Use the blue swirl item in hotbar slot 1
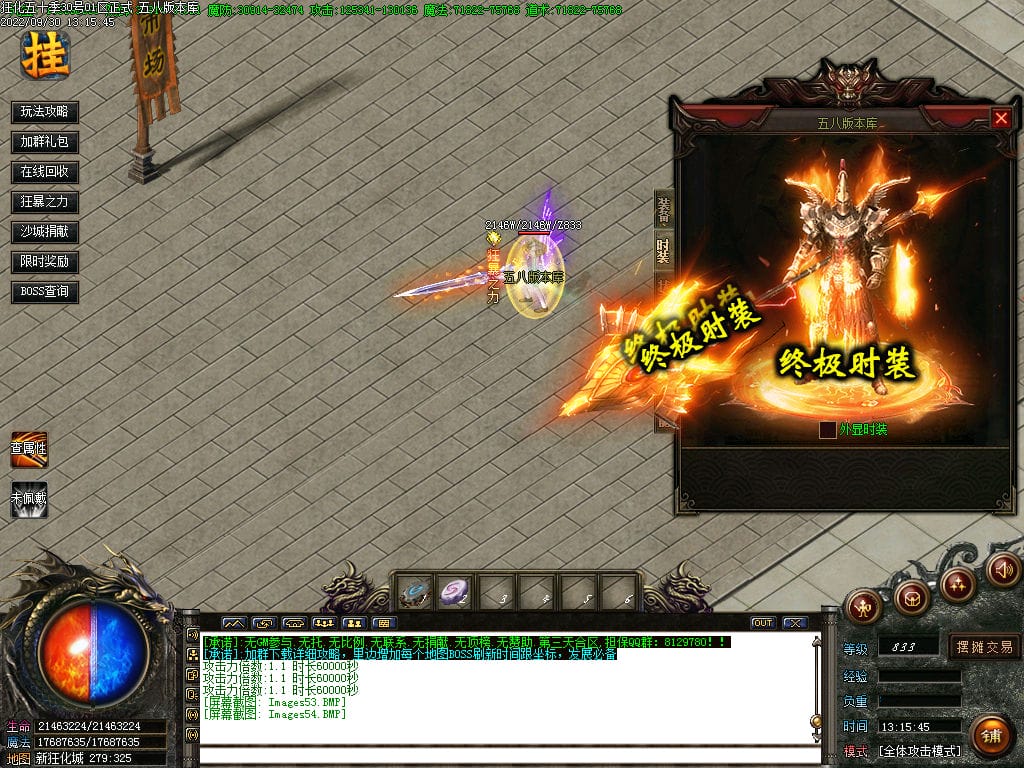The width and height of the screenshot is (1024, 768). (415, 592)
